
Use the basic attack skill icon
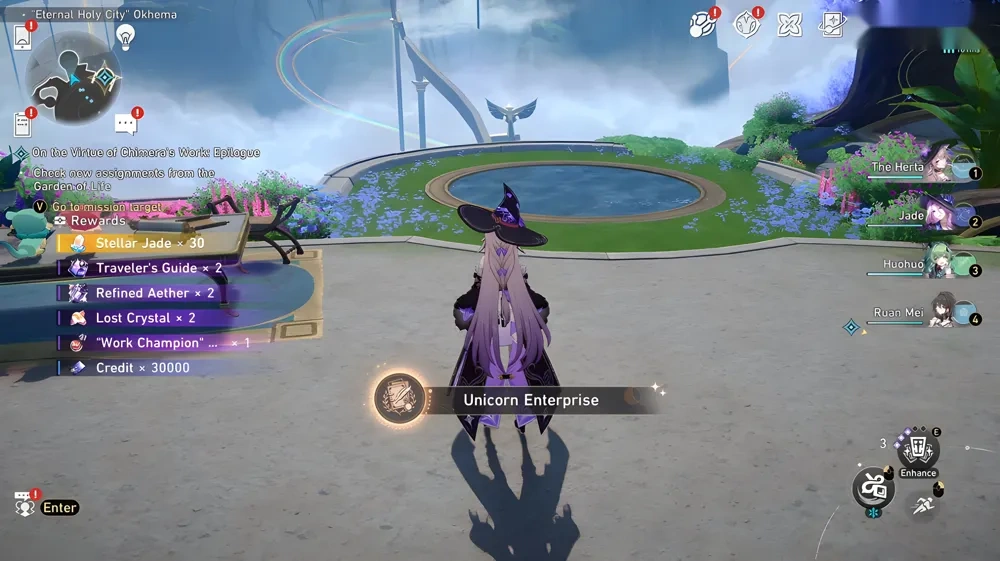tap(873, 487)
